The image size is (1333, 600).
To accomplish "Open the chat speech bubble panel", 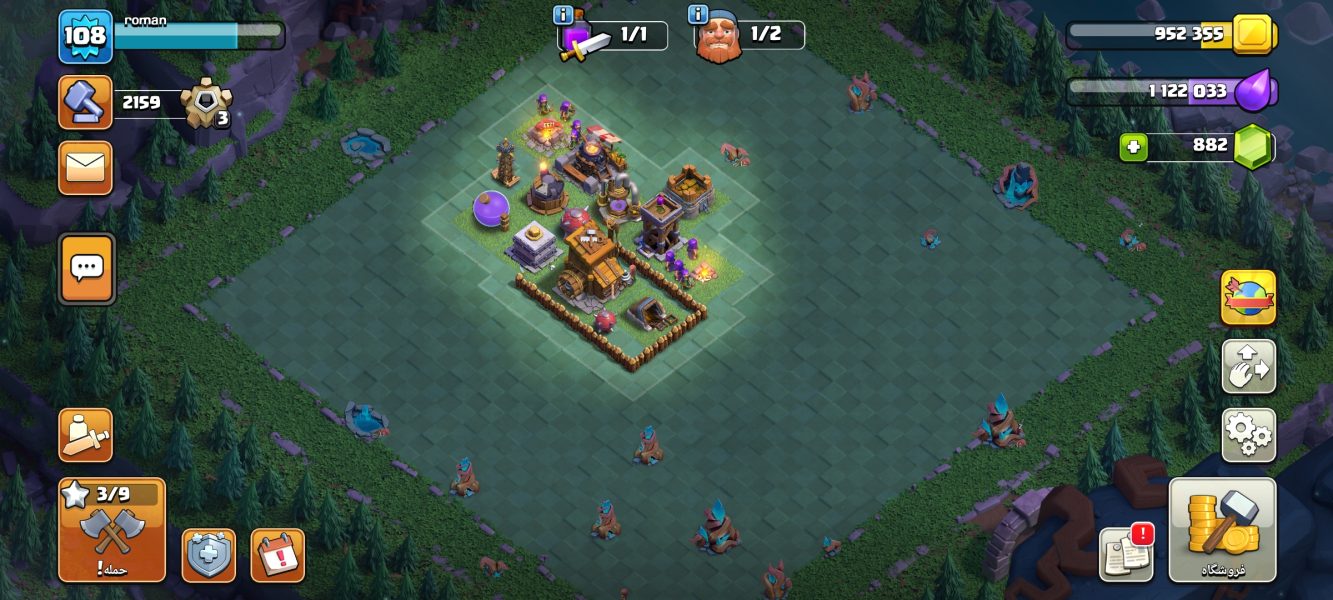I will tap(87, 268).
